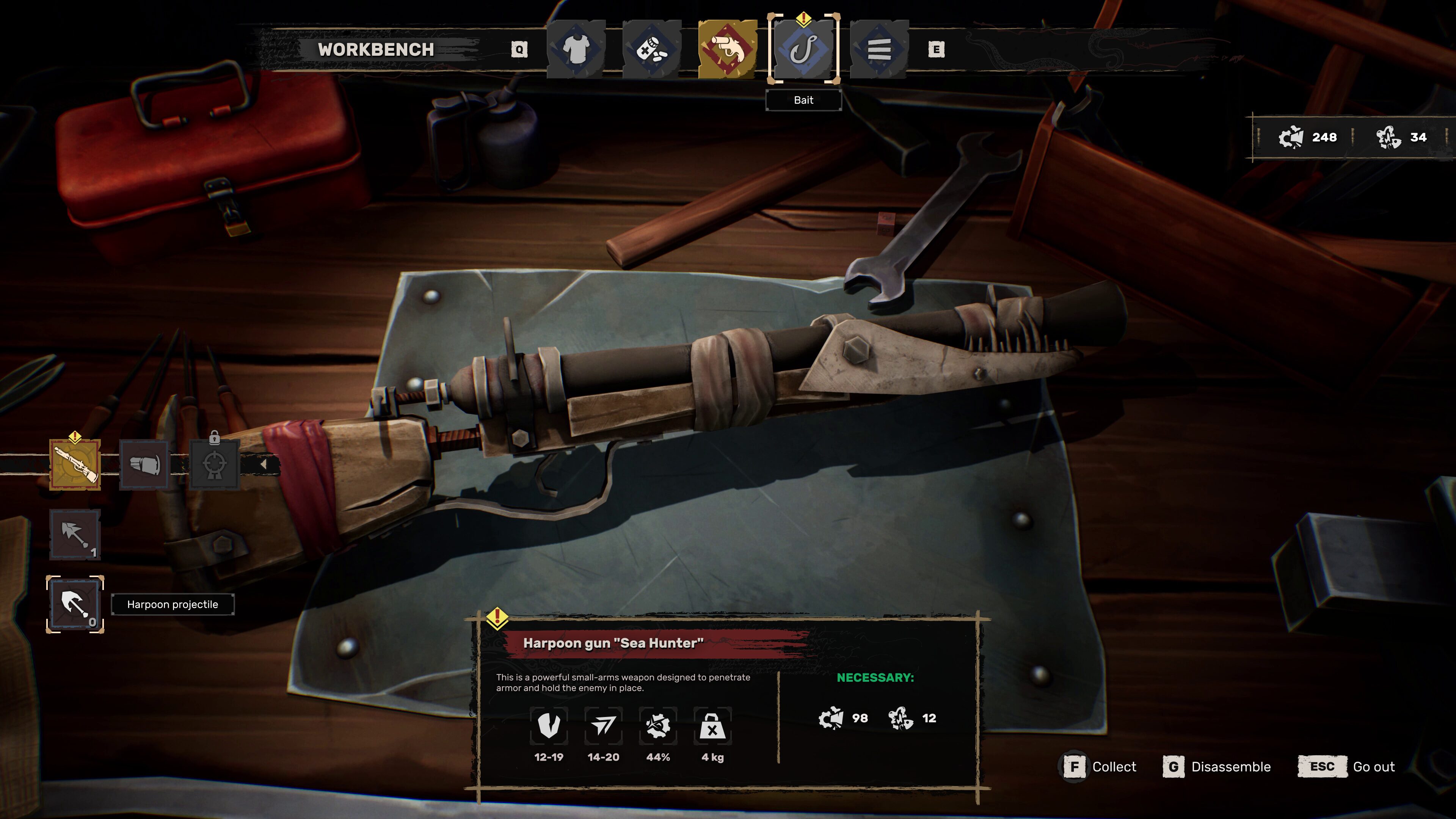Collapse the weapon list arrow
Screen dimensions: 1456x819
pyautogui.click(x=264, y=464)
